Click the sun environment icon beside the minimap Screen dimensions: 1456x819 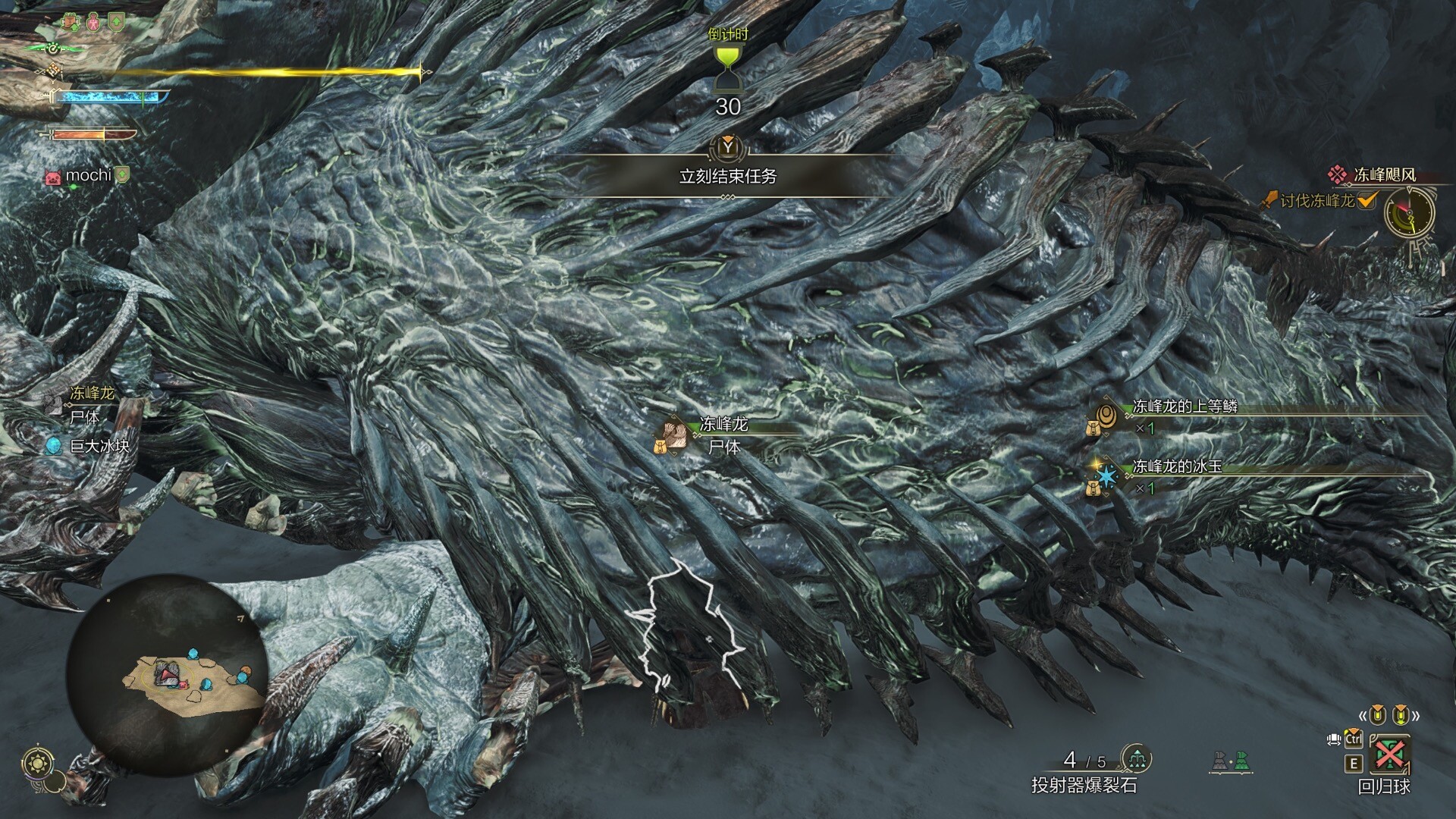(35, 763)
